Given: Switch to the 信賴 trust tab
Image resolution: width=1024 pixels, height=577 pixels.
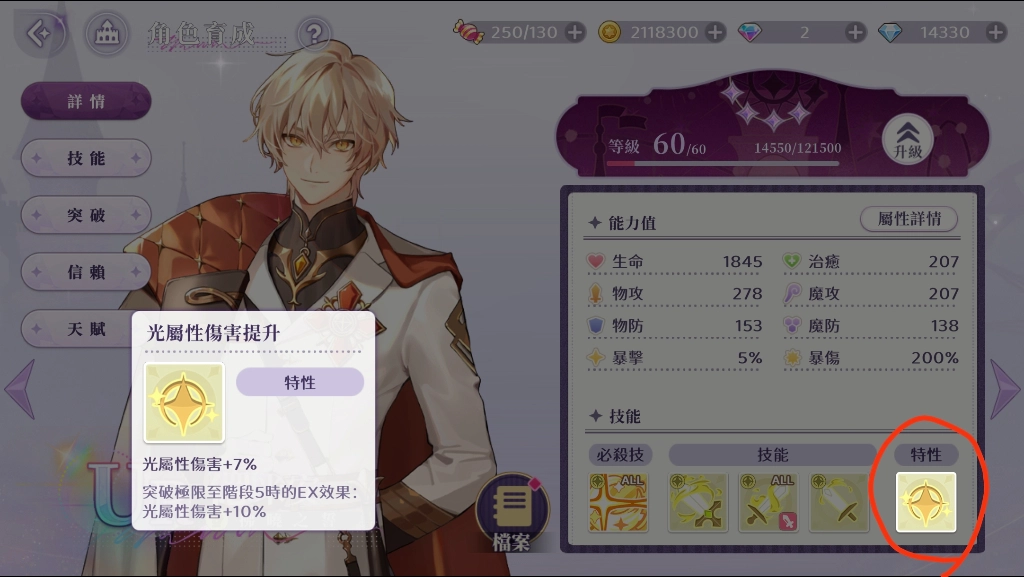Looking at the screenshot, I should coord(87,272).
